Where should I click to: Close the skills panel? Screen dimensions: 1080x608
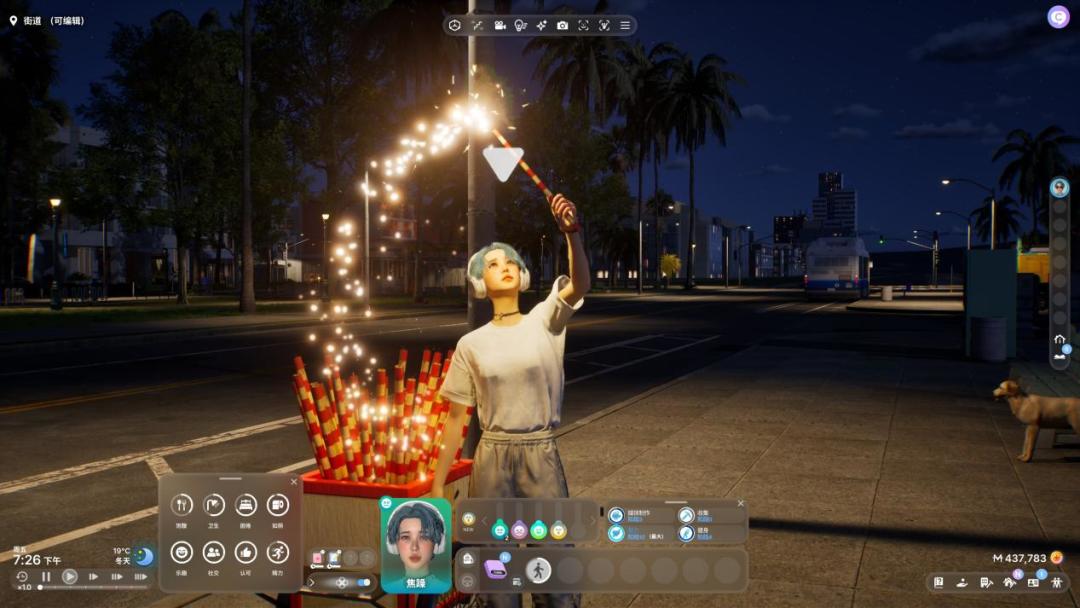coord(741,503)
